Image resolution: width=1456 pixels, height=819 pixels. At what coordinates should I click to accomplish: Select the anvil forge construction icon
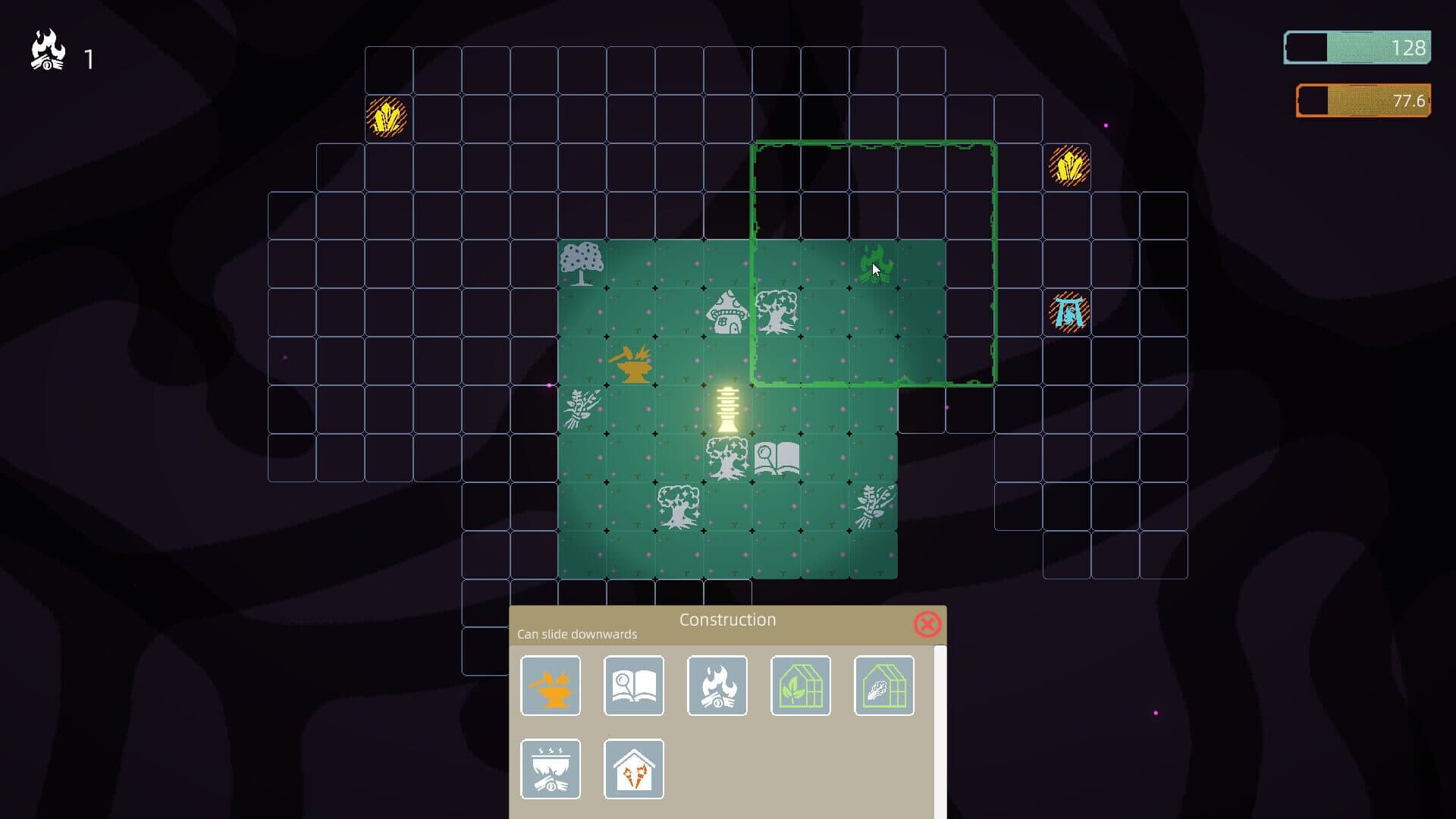tap(550, 686)
